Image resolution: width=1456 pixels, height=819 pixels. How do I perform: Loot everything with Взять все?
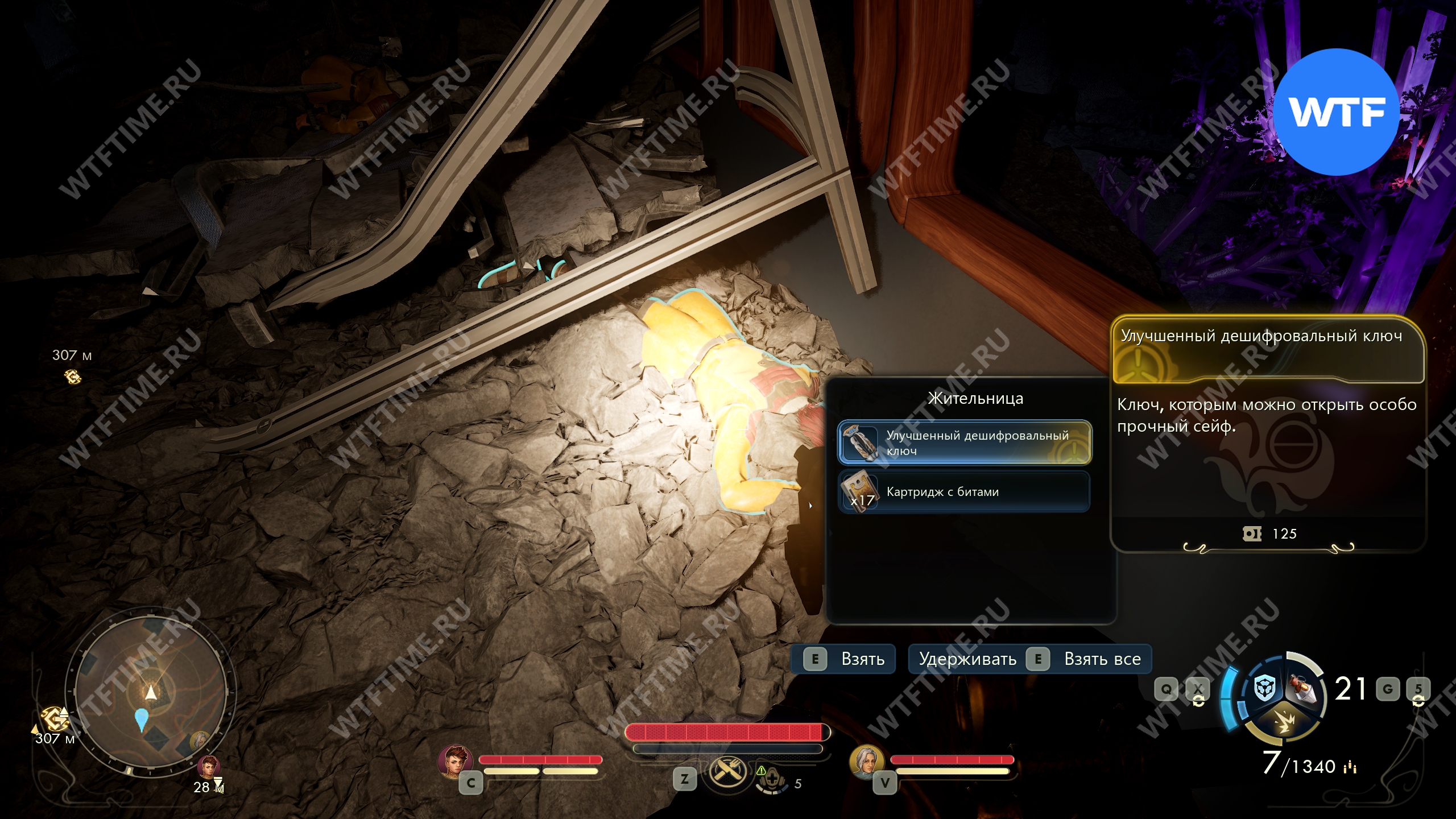[1030, 659]
